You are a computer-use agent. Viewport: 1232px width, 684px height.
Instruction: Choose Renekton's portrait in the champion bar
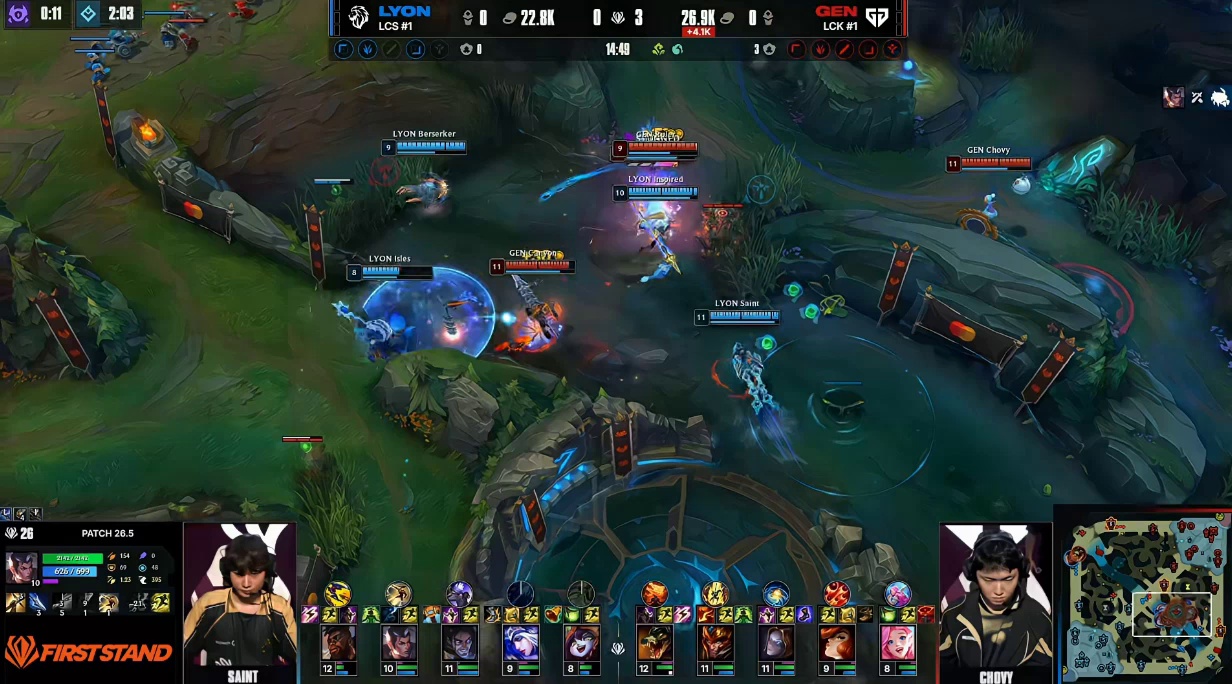655,643
